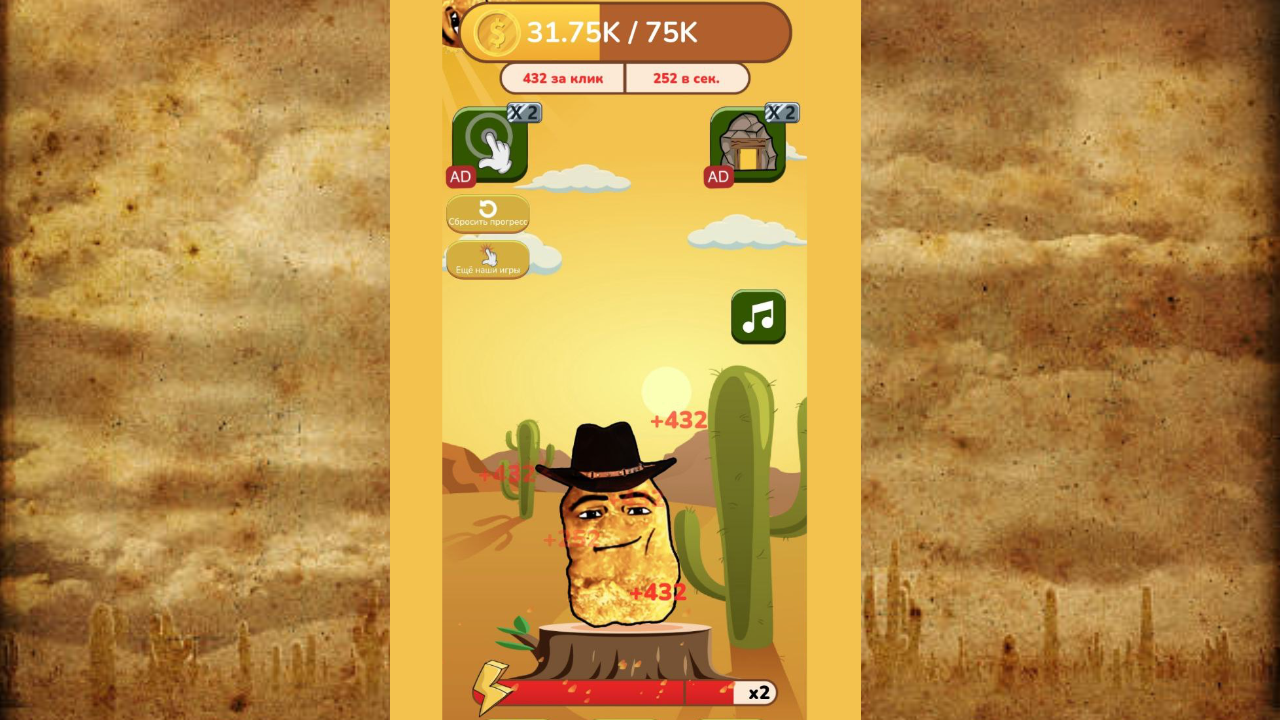Open Ещё наши игры games list
The width and height of the screenshot is (1280, 720).
(x=487, y=262)
